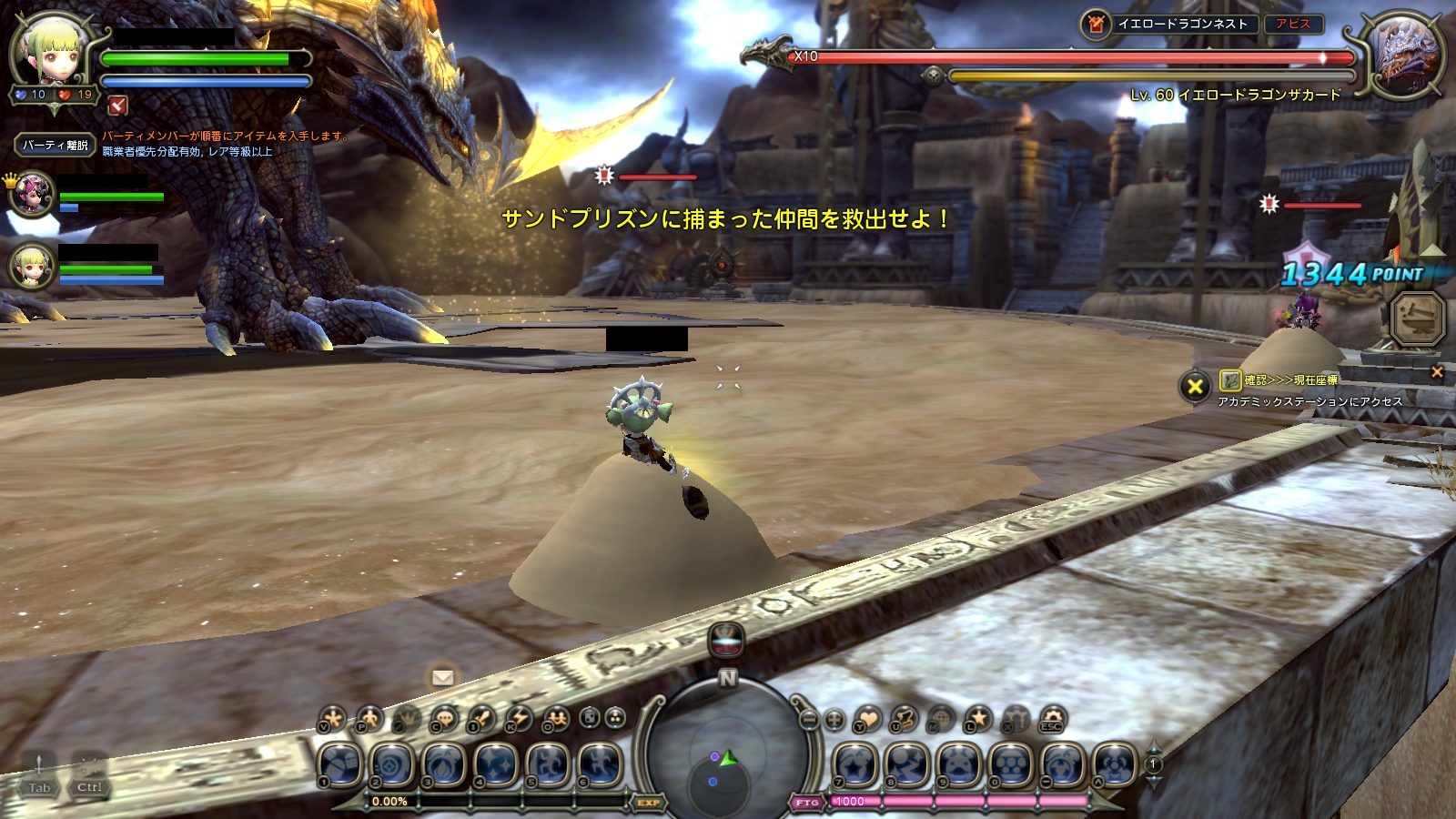
Task: Use the fire dragon skill in slot 3
Action: pyautogui.click(x=444, y=764)
